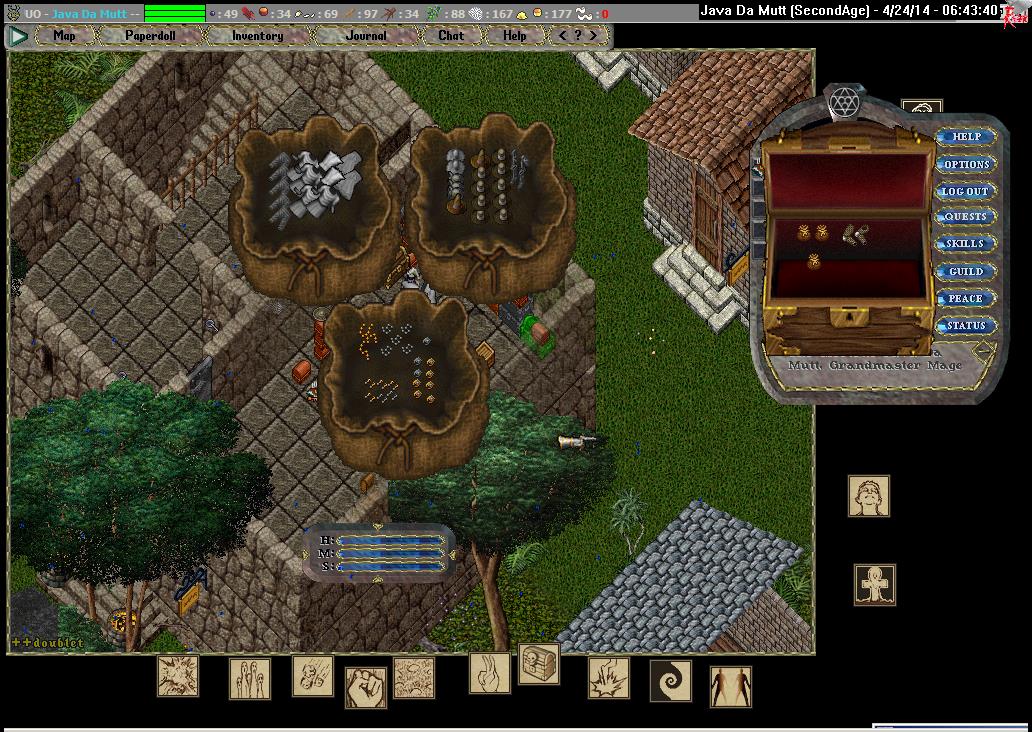Open the SKILLS list from the paperdoll
The image size is (1032, 732).
click(966, 244)
